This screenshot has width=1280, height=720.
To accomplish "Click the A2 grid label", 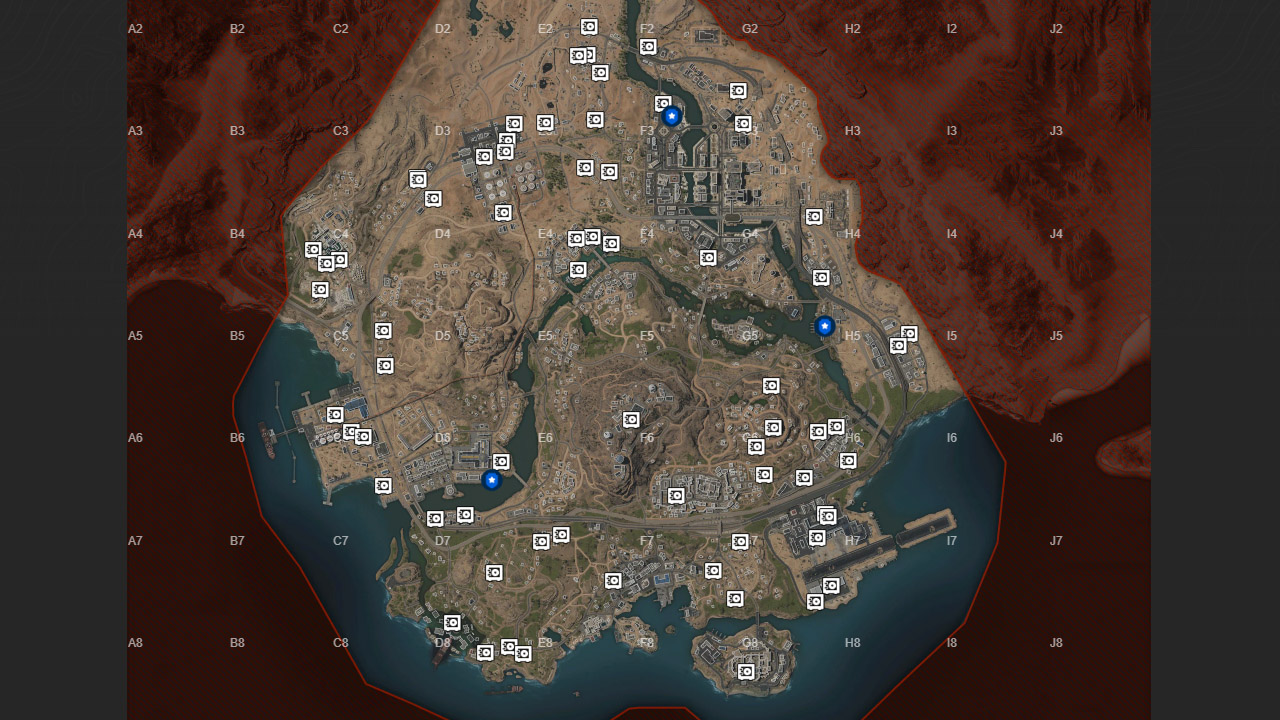I will point(134,28).
